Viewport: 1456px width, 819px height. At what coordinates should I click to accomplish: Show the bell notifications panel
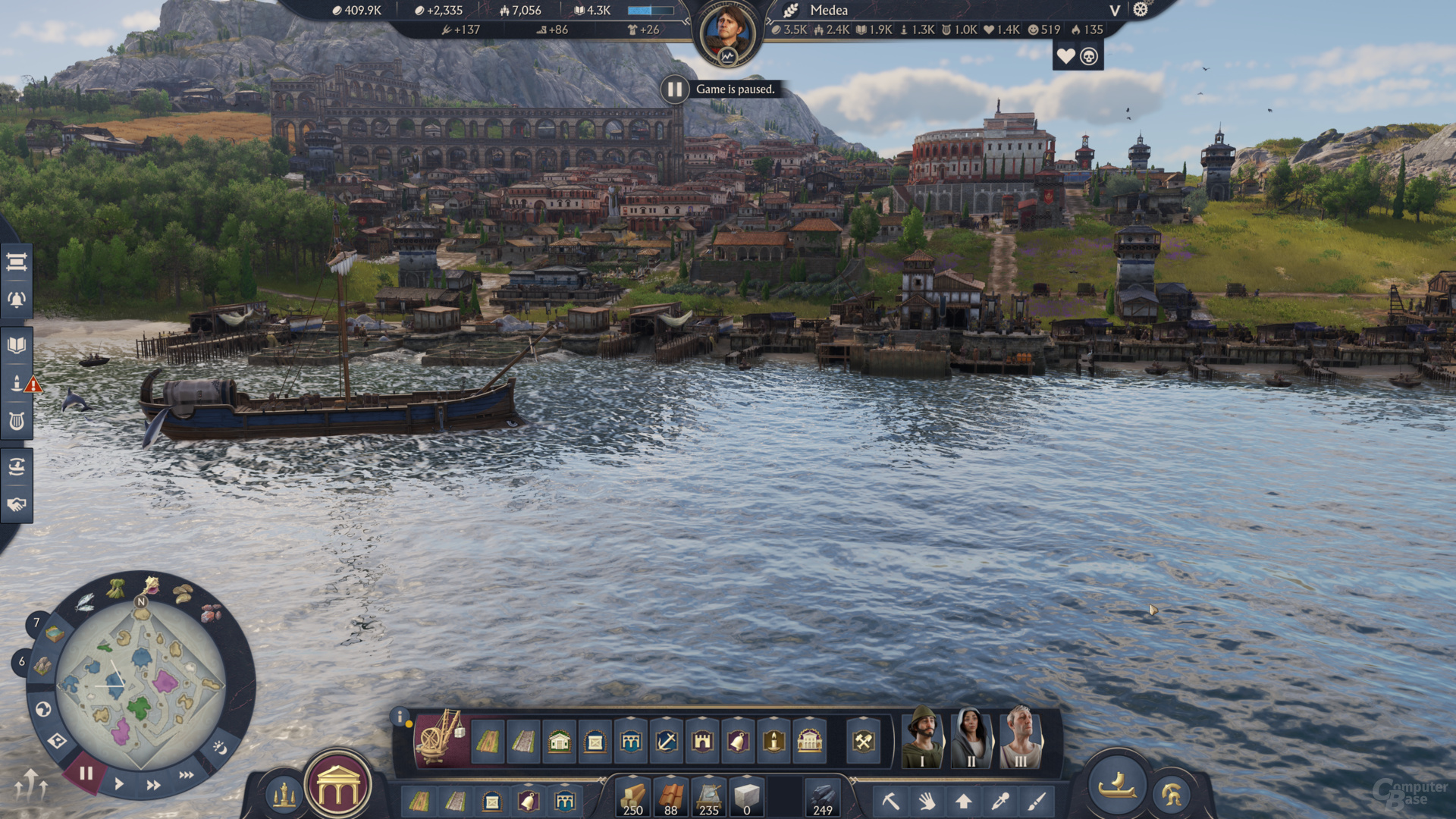click(17, 300)
